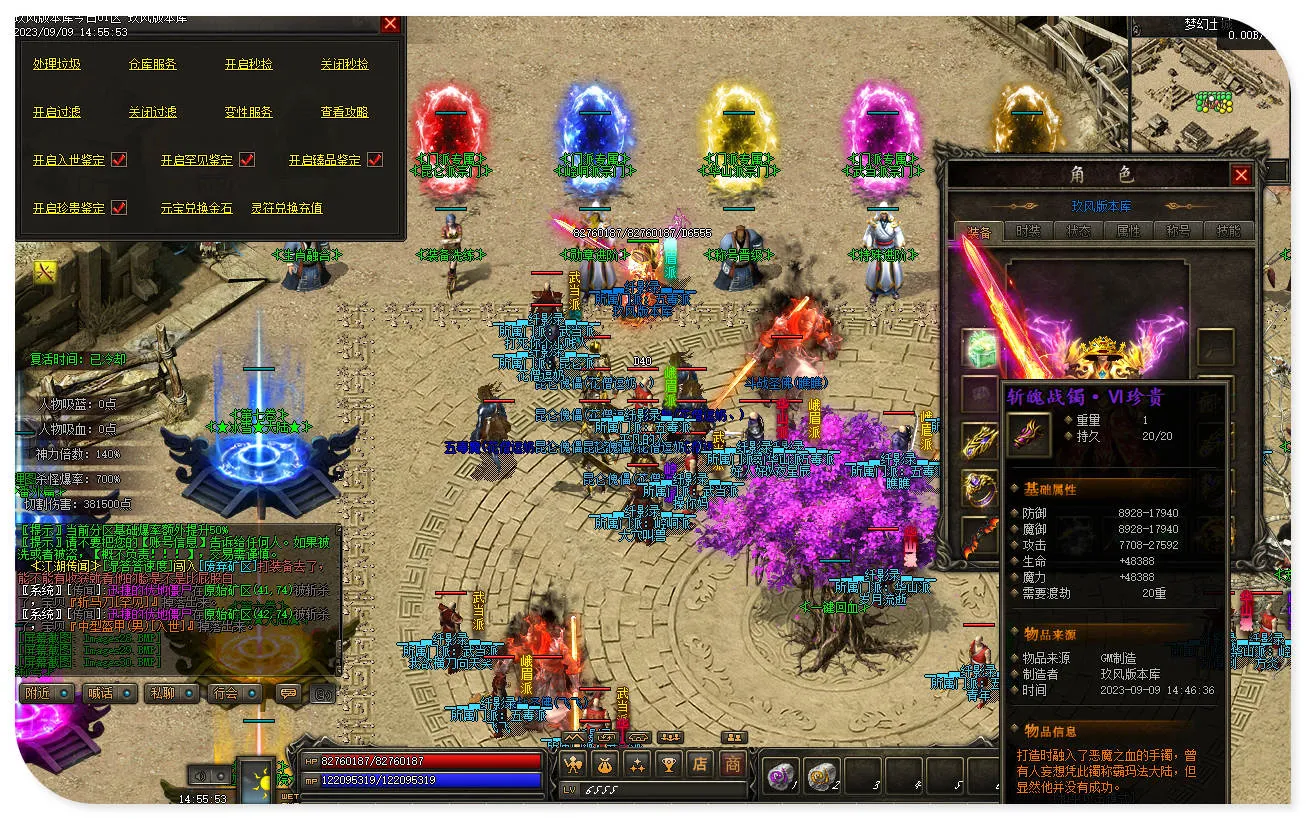
Task: Open the 商 shop button
Action: pyautogui.click(x=733, y=765)
